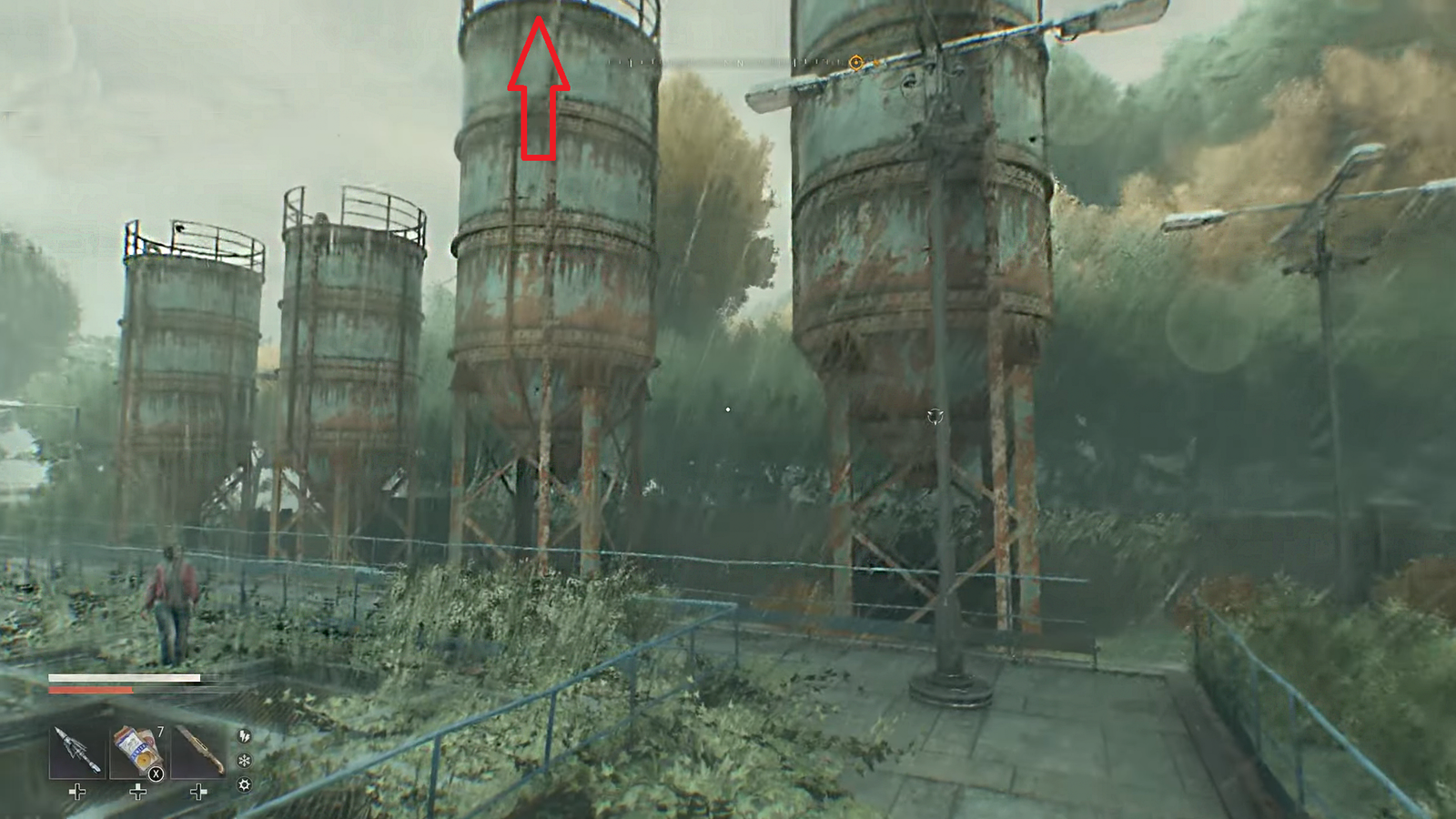The image size is (1456, 819).
Task: Expand the plus under the snack item slot
Action: point(138,792)
